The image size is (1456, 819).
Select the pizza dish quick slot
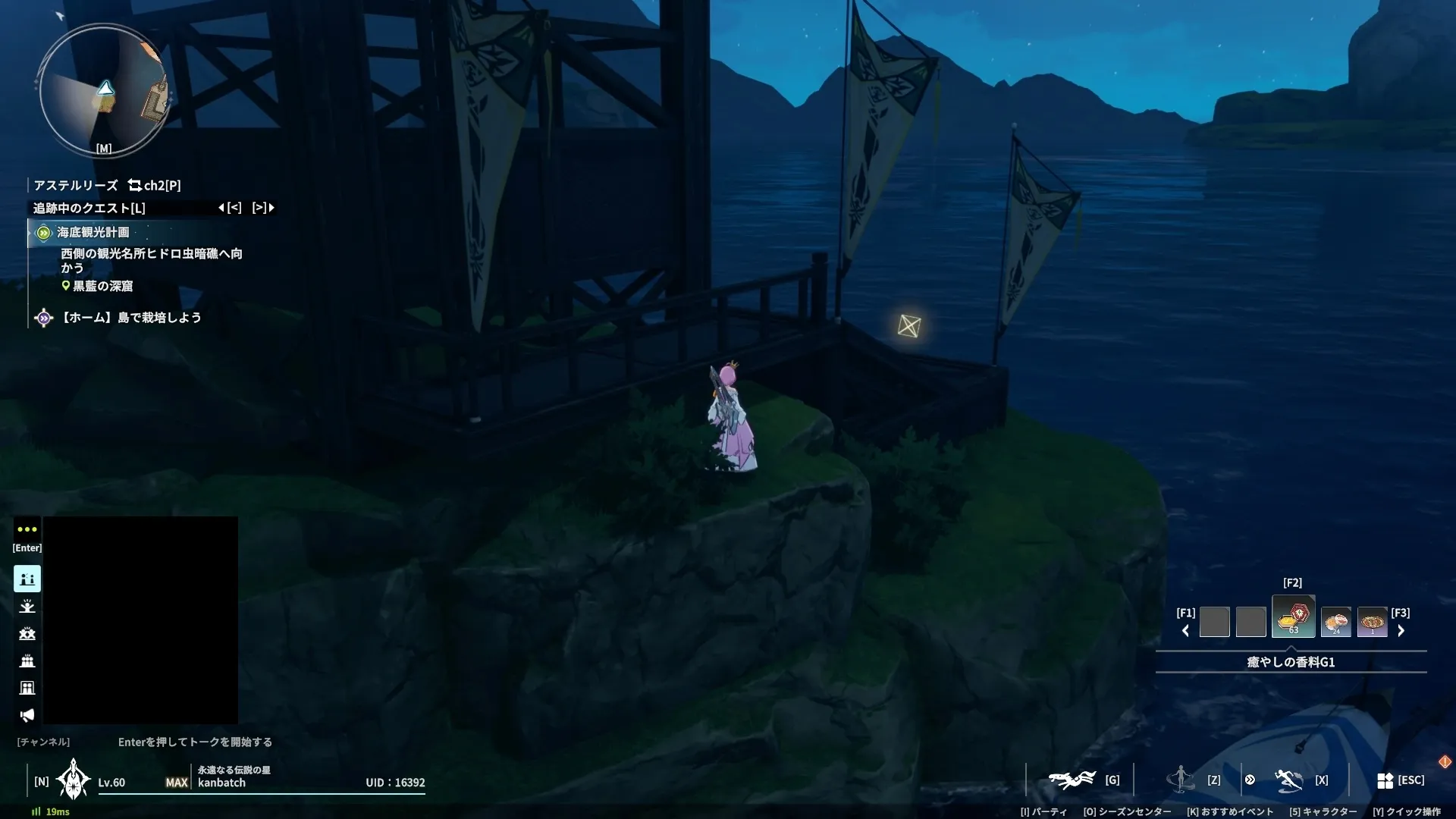tap(1372, 622)
